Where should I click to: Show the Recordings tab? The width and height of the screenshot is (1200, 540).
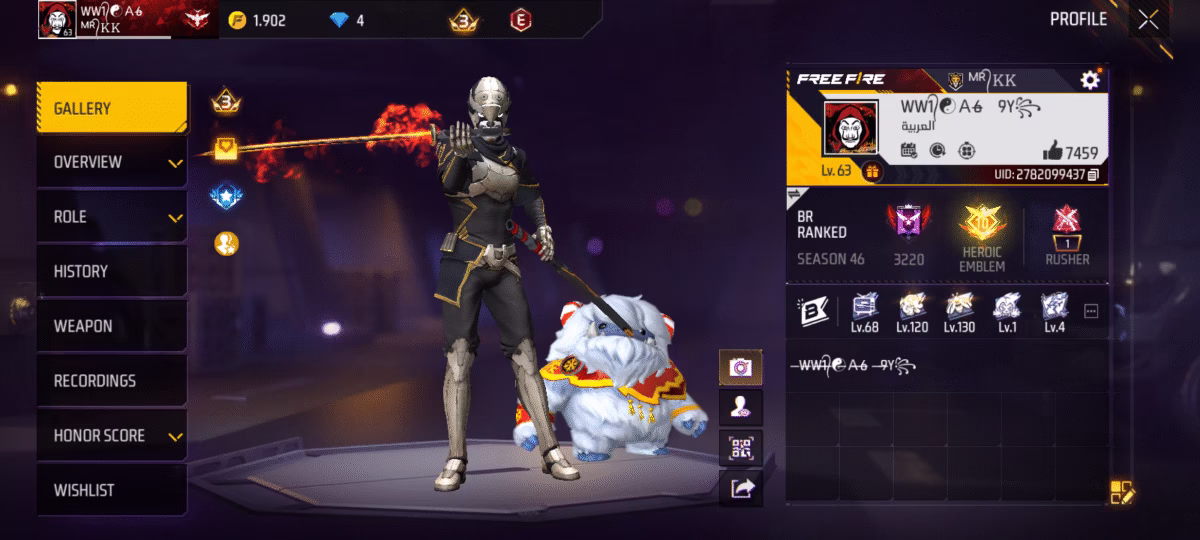tap(112, 381)
